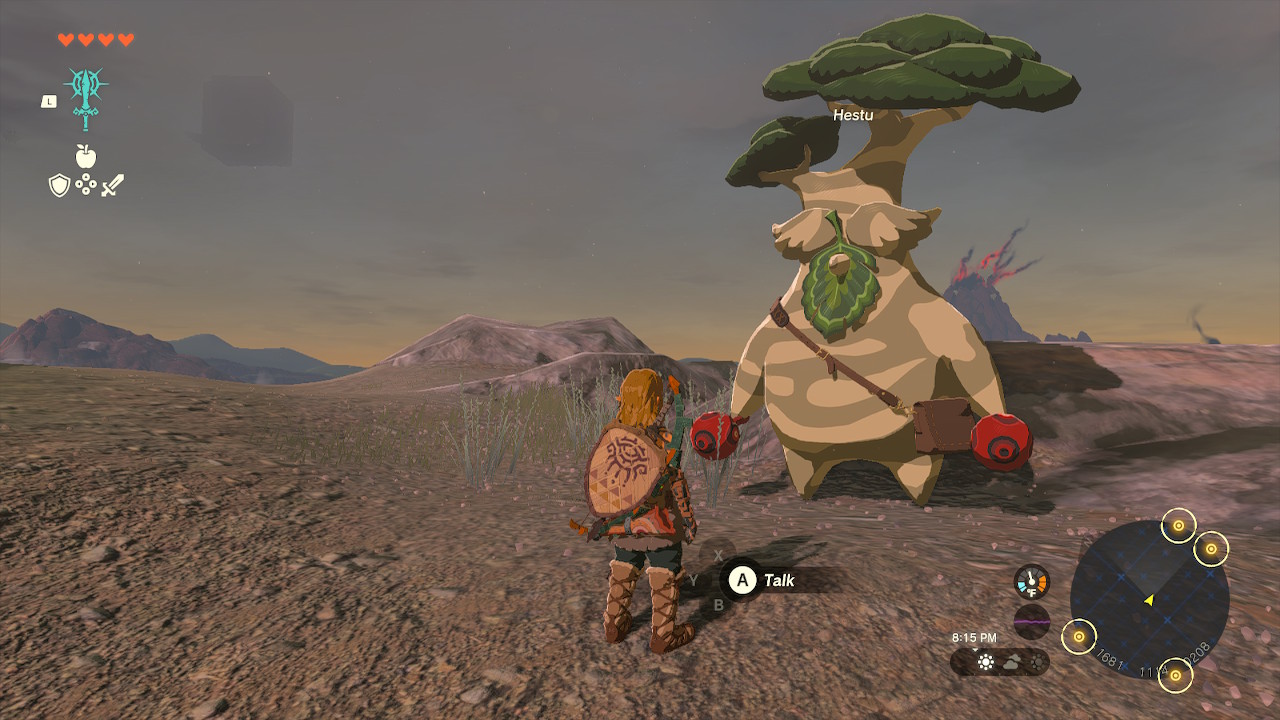Click the sunny weather forecast icon
Screen dimensions: 1280x720
[x=986, y=662]
